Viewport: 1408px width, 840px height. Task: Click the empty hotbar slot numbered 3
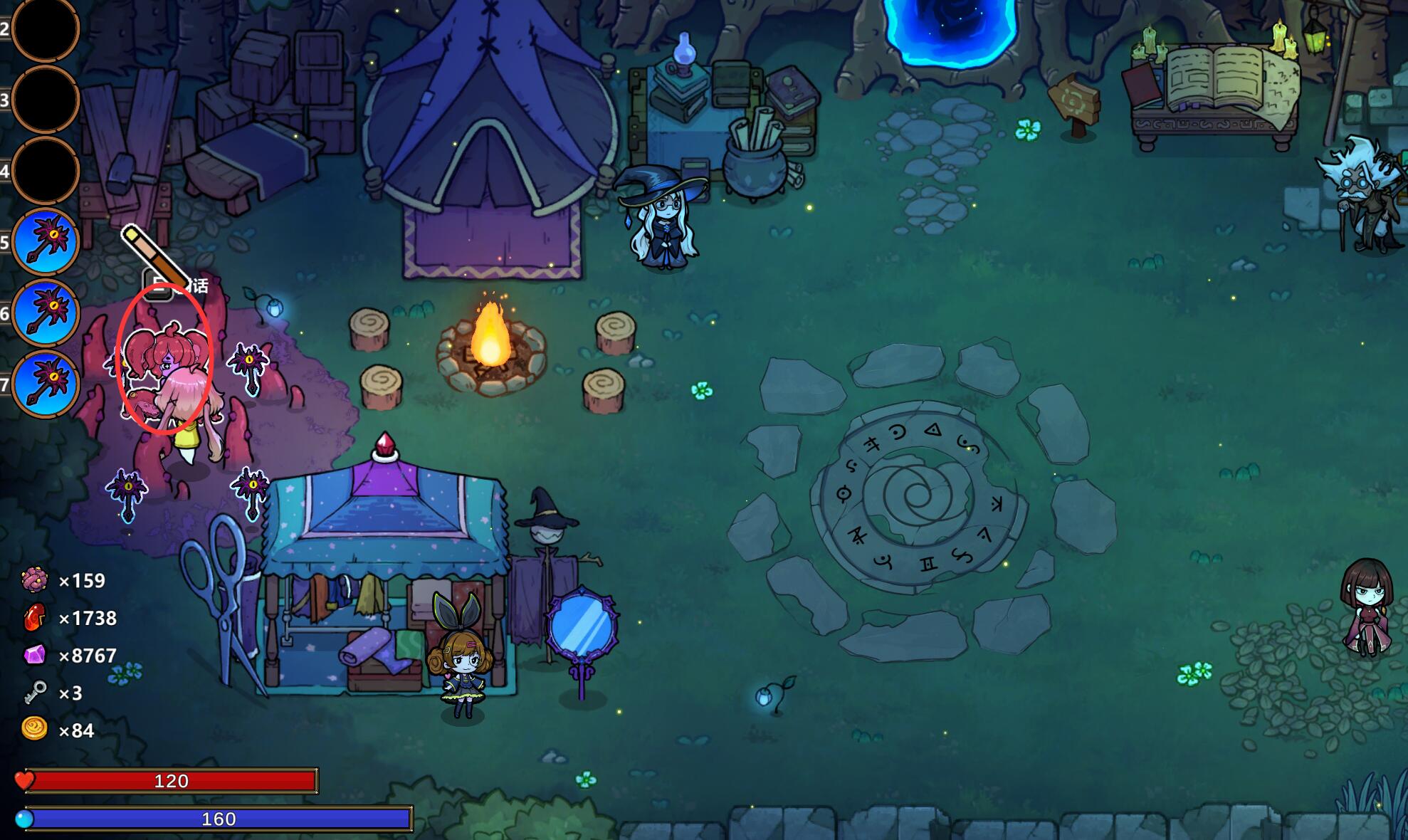[x=46, y=100]
